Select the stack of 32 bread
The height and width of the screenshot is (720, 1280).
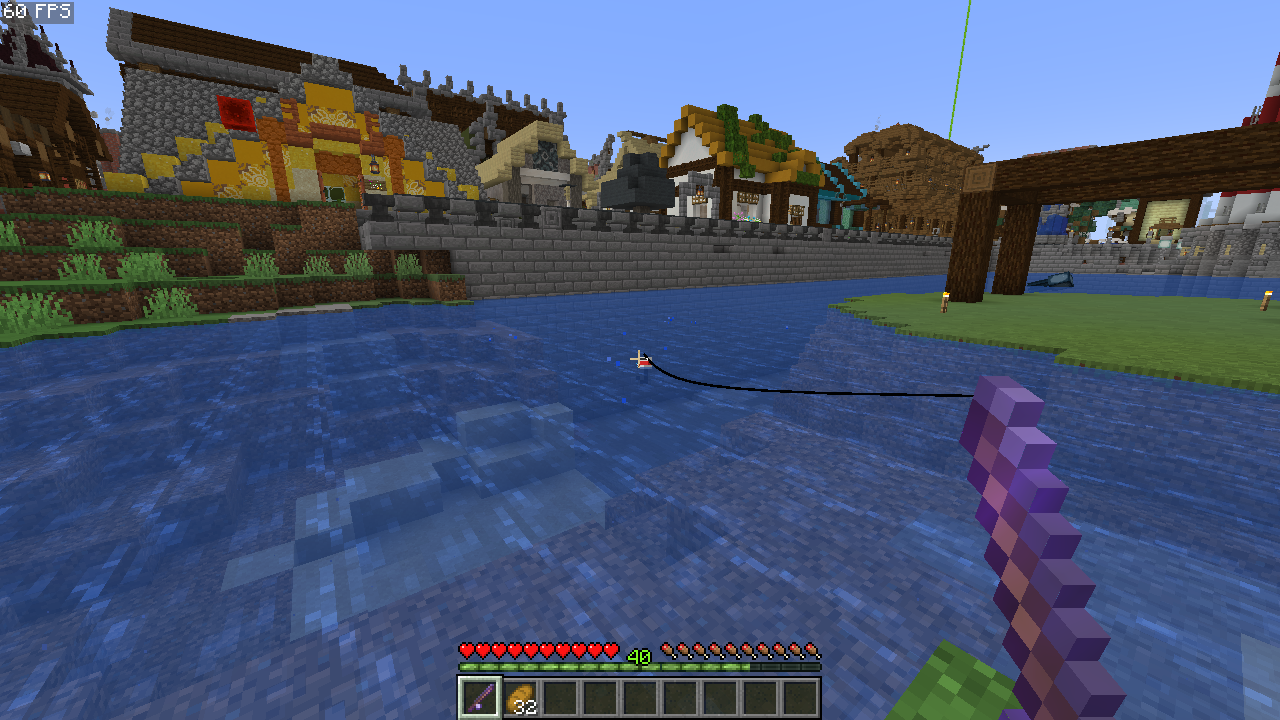(x=520, y=697)
